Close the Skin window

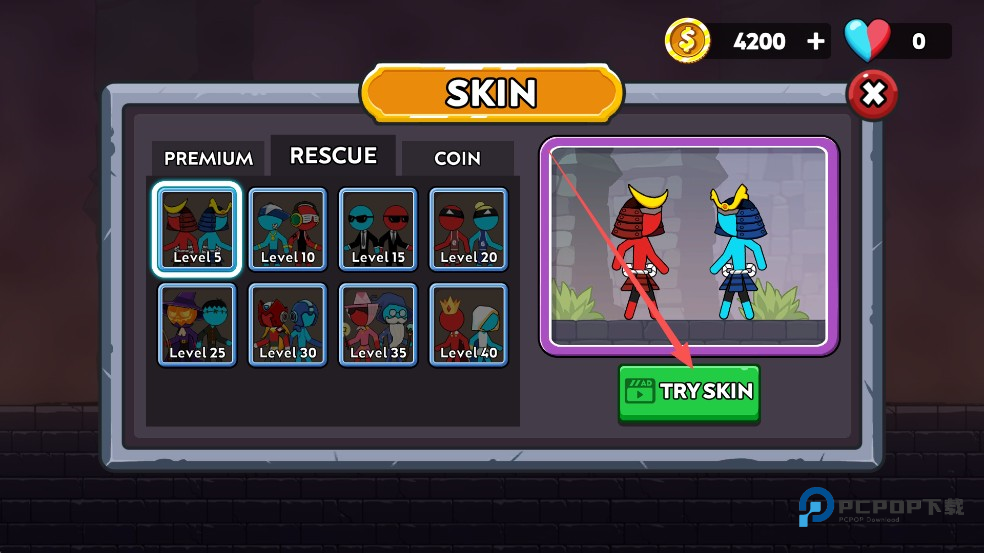pos(872,95)
